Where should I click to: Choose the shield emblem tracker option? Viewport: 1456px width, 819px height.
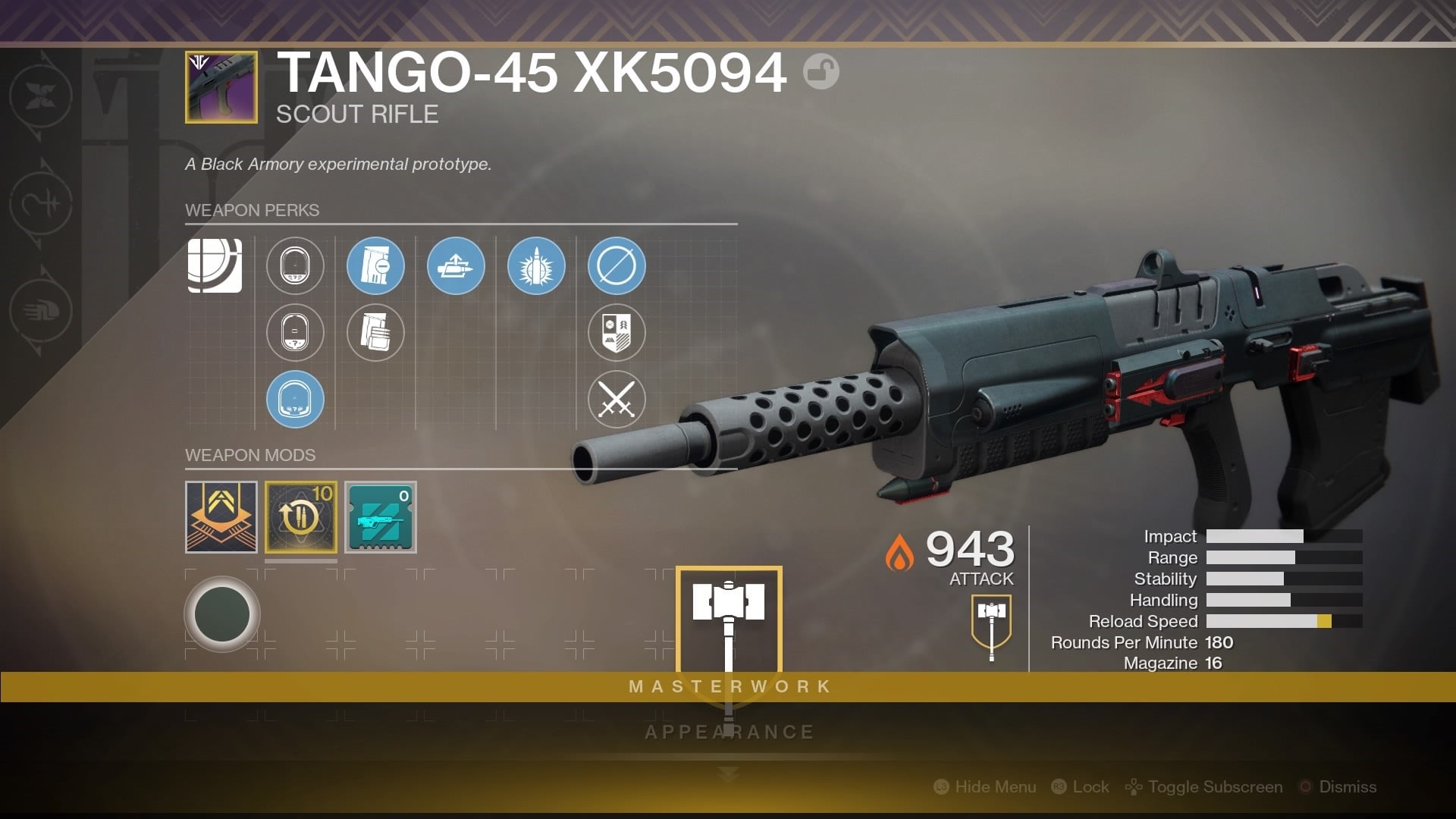(x=617, y=332)
